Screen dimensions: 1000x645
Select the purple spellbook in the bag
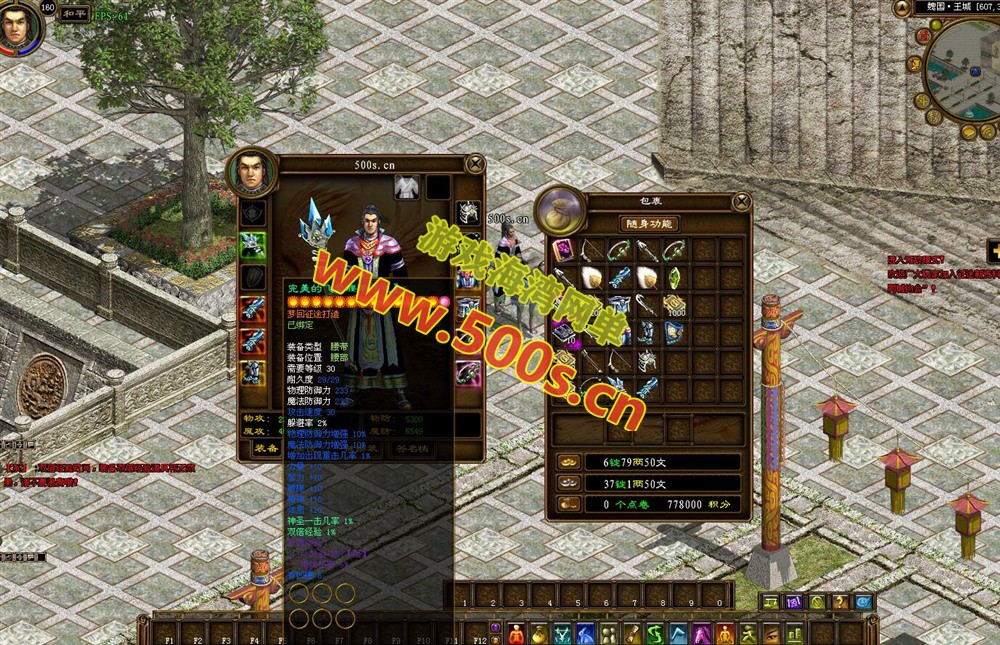tap(561, 249)
